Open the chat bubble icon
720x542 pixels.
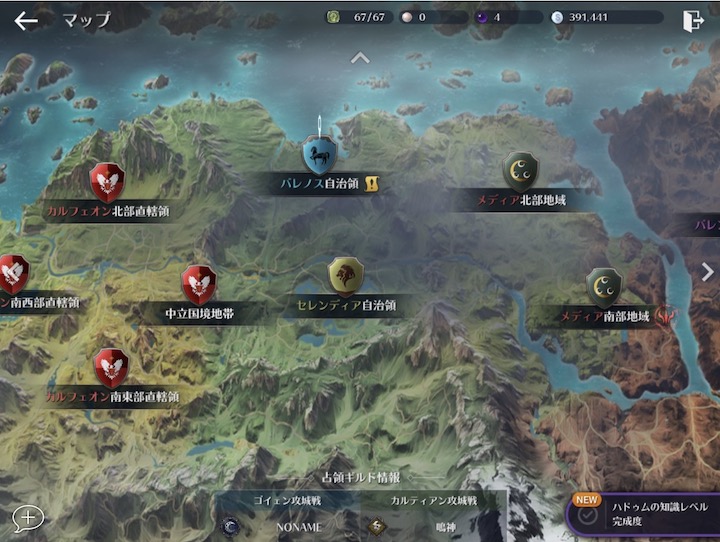(28, 517)
